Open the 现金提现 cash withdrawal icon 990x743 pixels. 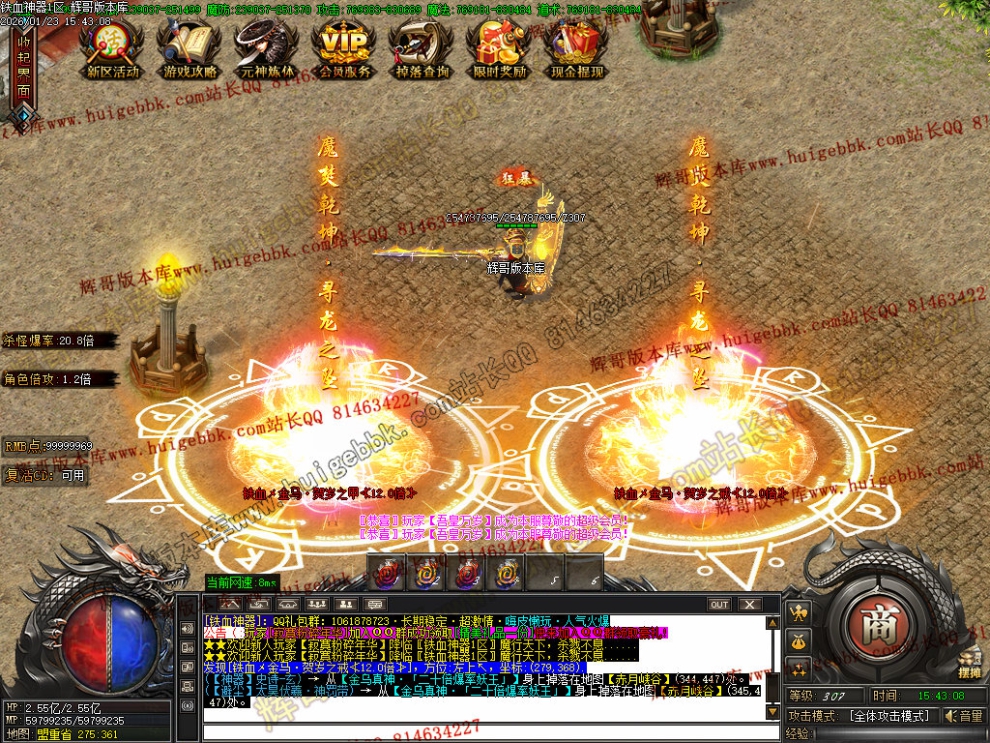pyautogui.click(x=576, y=47)
